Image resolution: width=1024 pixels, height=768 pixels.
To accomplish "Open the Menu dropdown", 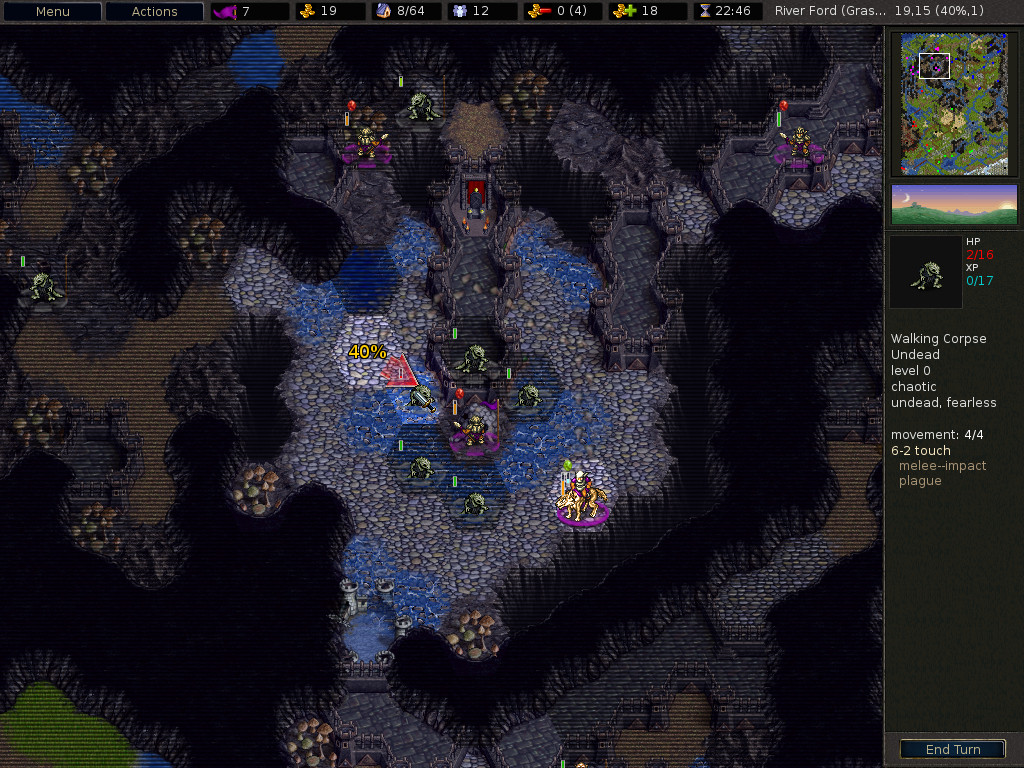I will [53, 12].
